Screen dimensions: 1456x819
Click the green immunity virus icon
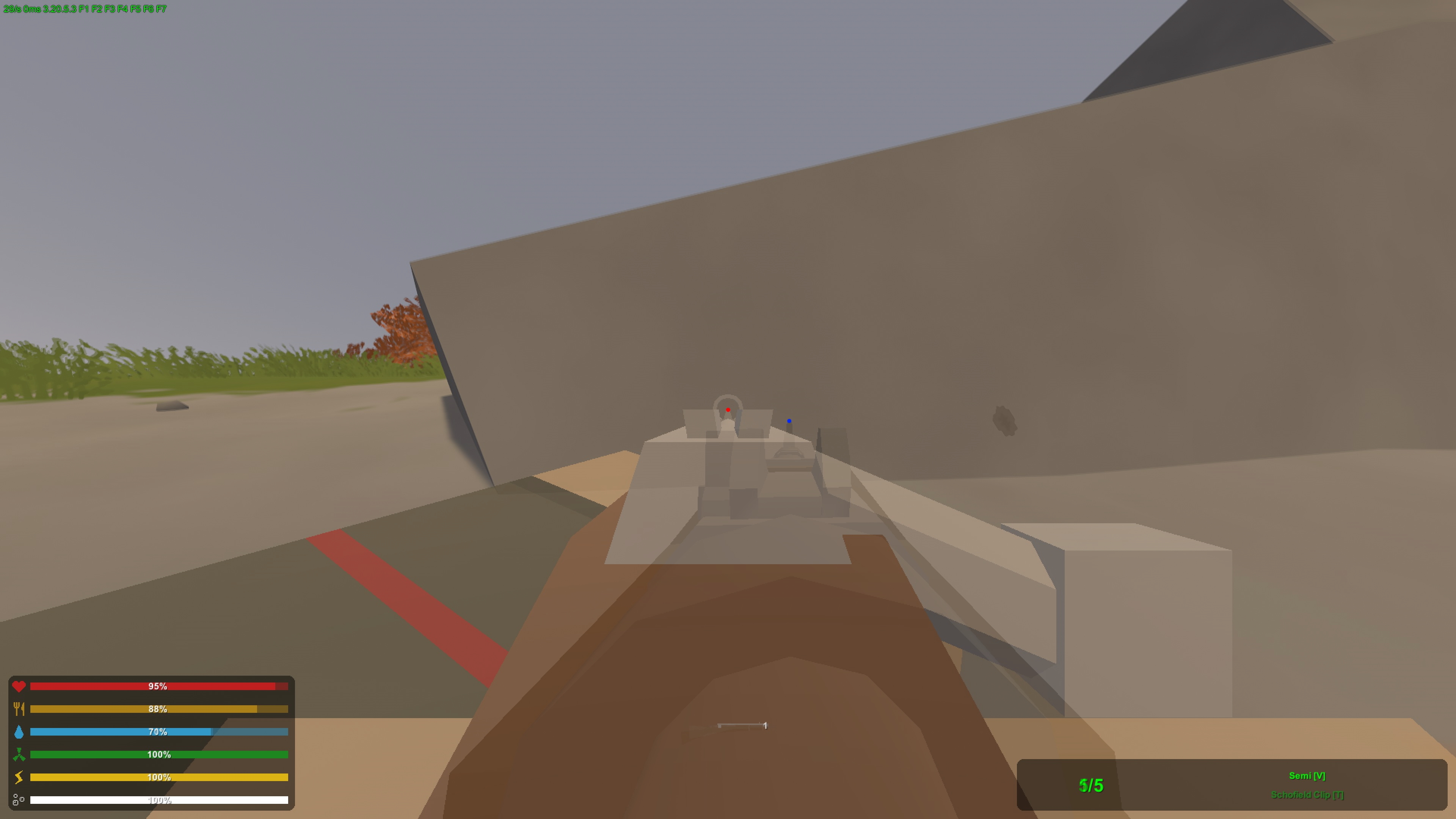19,755
